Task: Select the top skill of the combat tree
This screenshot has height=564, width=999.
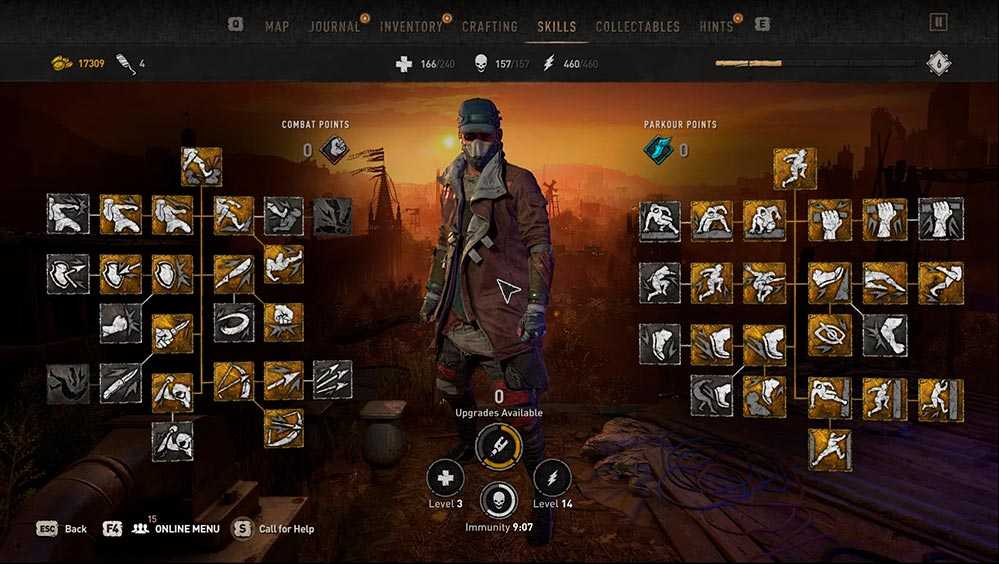Action: 201,167
